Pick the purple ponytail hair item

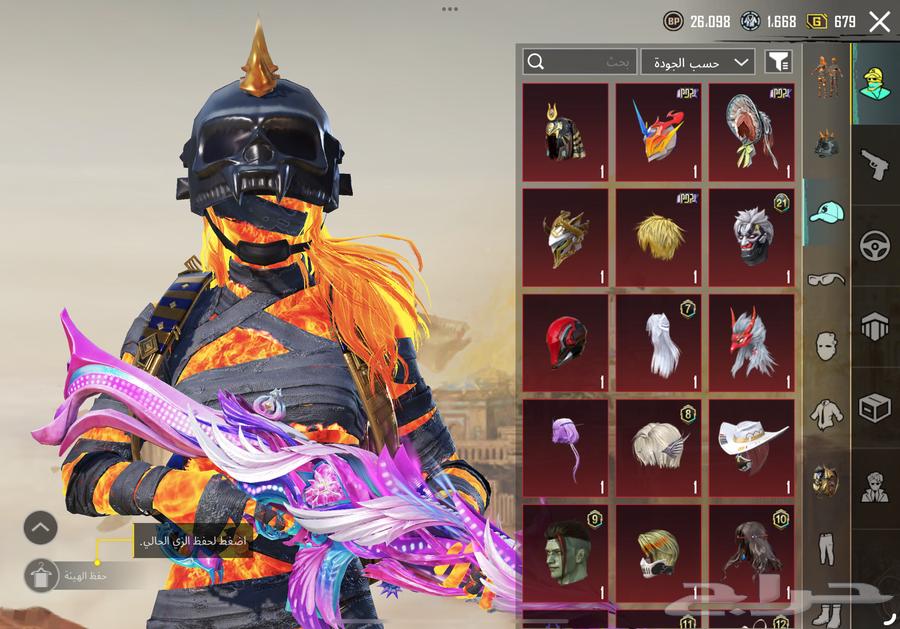tap(565, 448)
